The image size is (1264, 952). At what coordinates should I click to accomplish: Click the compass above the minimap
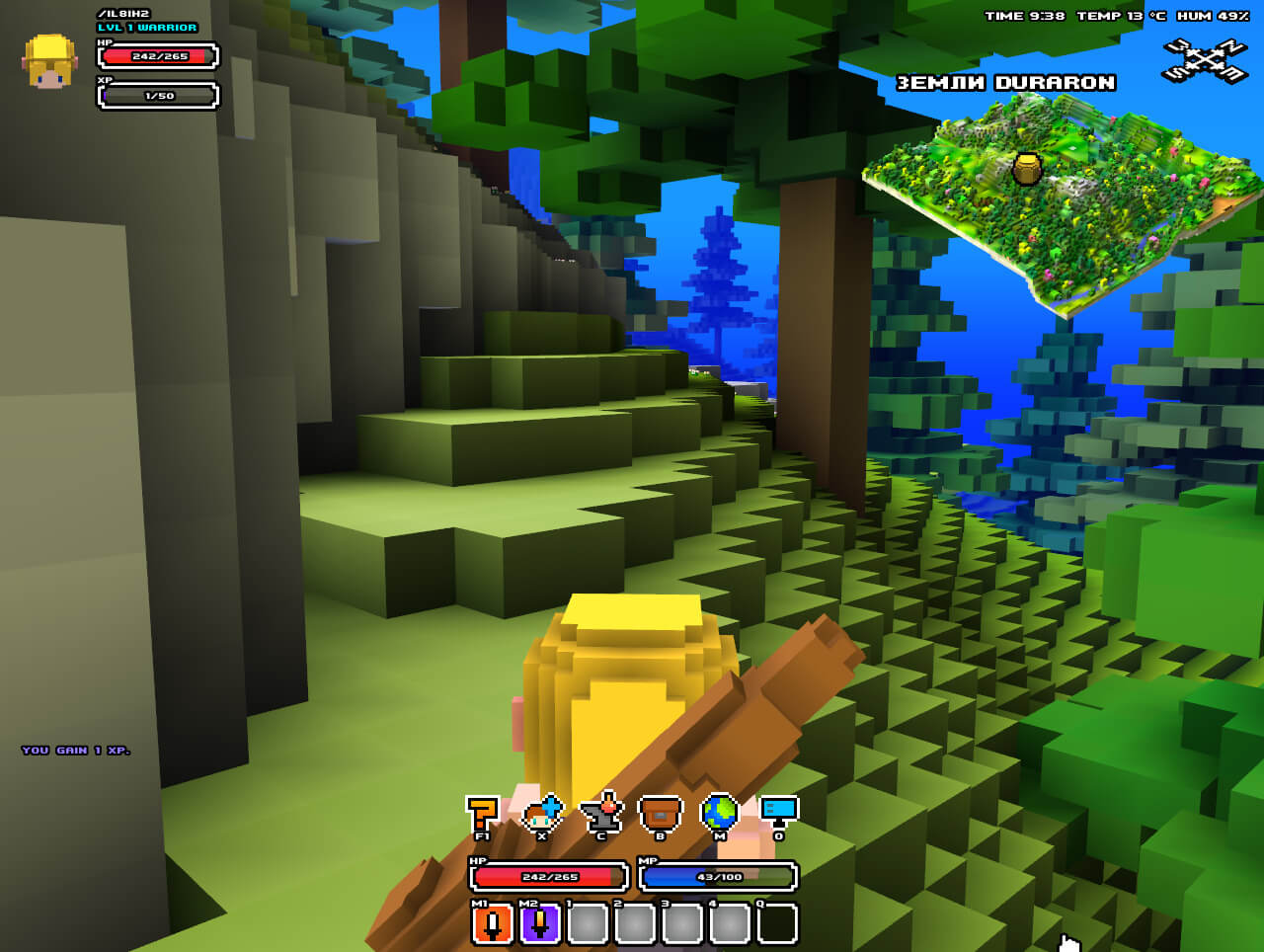point(1205,61)
